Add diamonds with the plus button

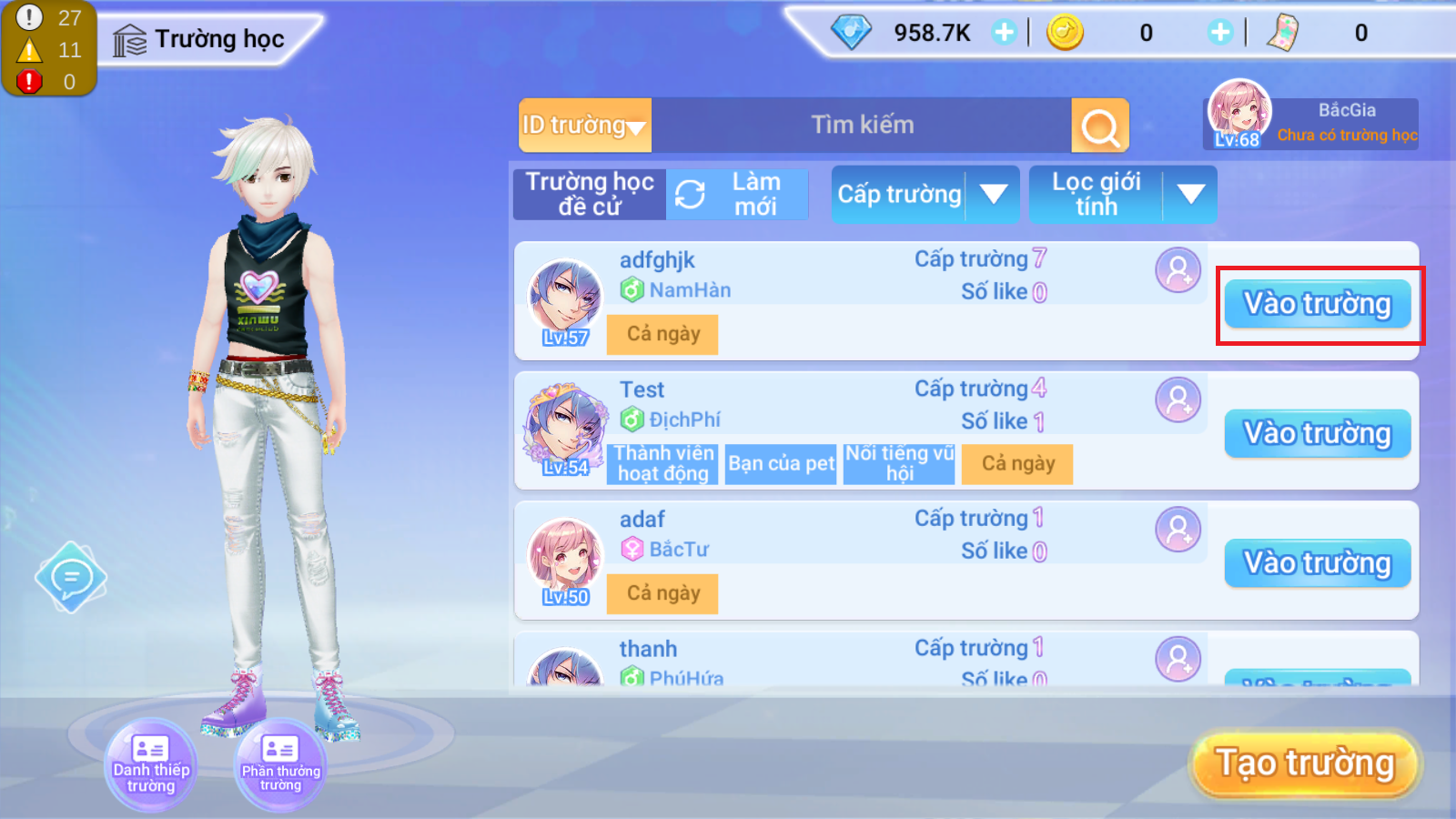pos(1004,33)
